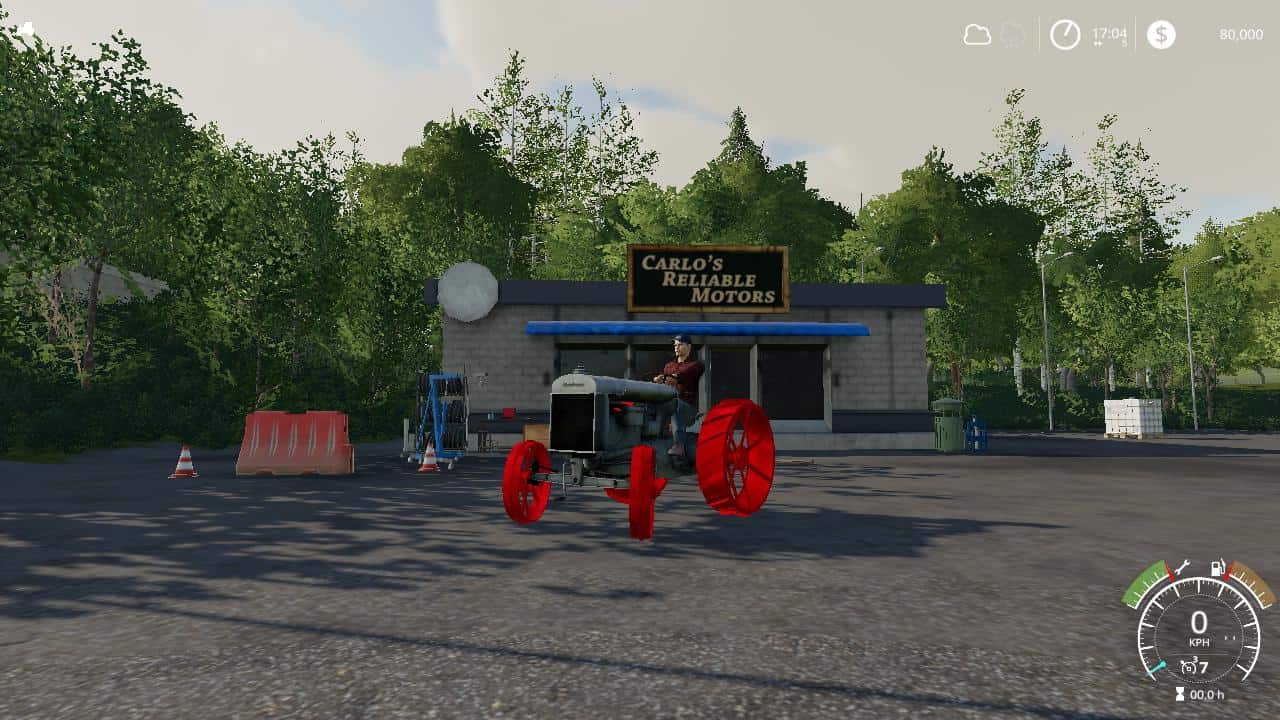The width and height of the screenshot is (1280, 720).
Task: Click the upcoming weather forecast icon
Action: click(x=1010, y=33)
